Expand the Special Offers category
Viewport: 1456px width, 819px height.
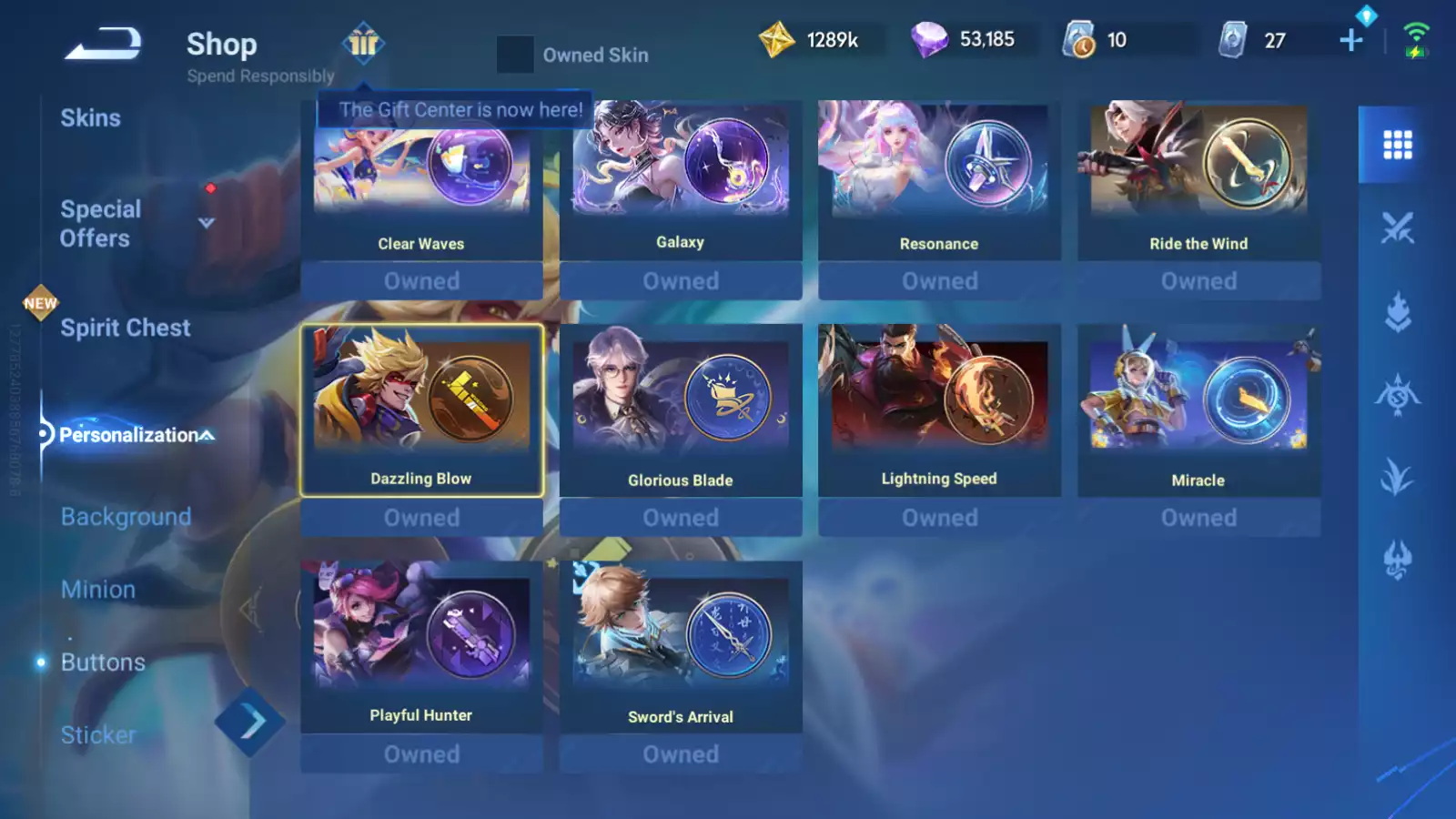point(207,223)
